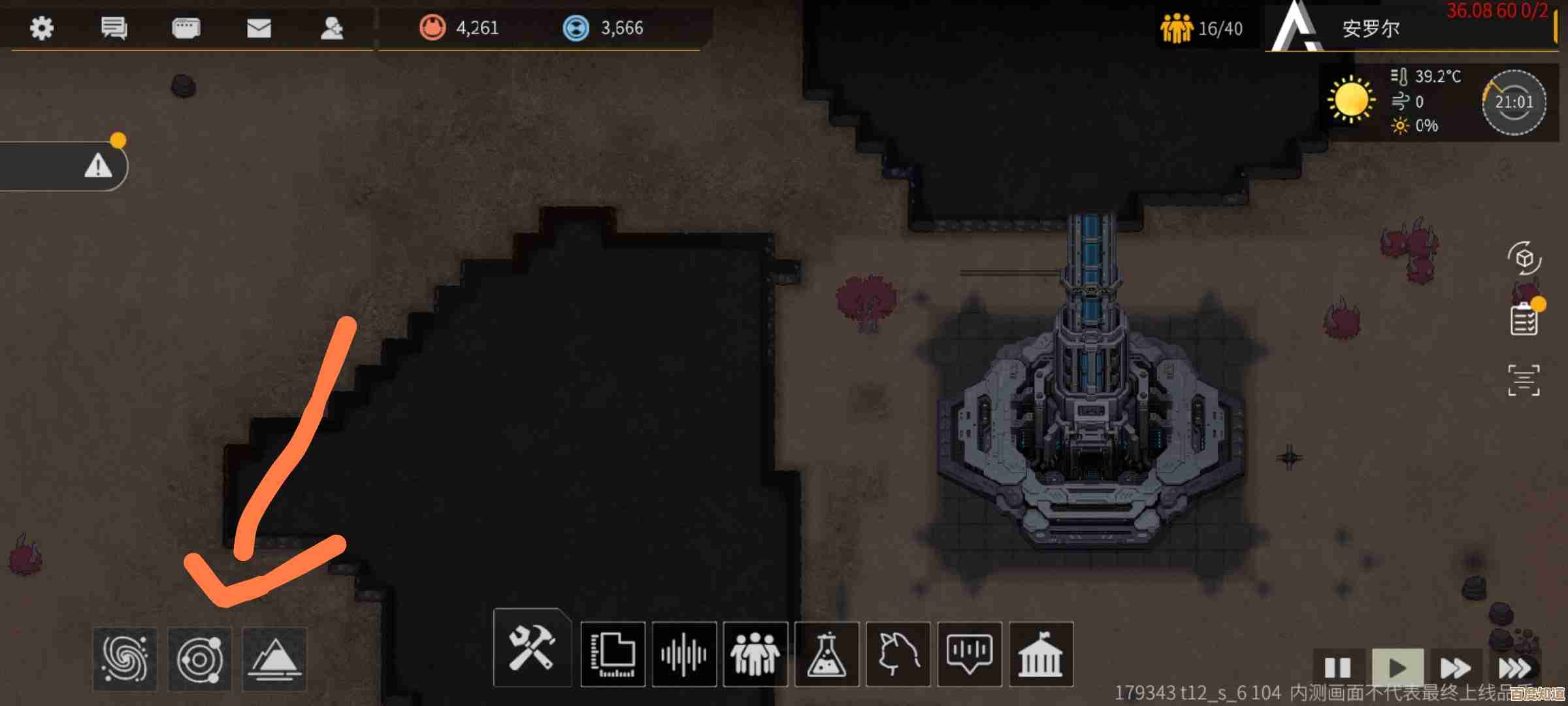Open the player profile icon
Viewport: 1568px width, 706px height.
332,28
